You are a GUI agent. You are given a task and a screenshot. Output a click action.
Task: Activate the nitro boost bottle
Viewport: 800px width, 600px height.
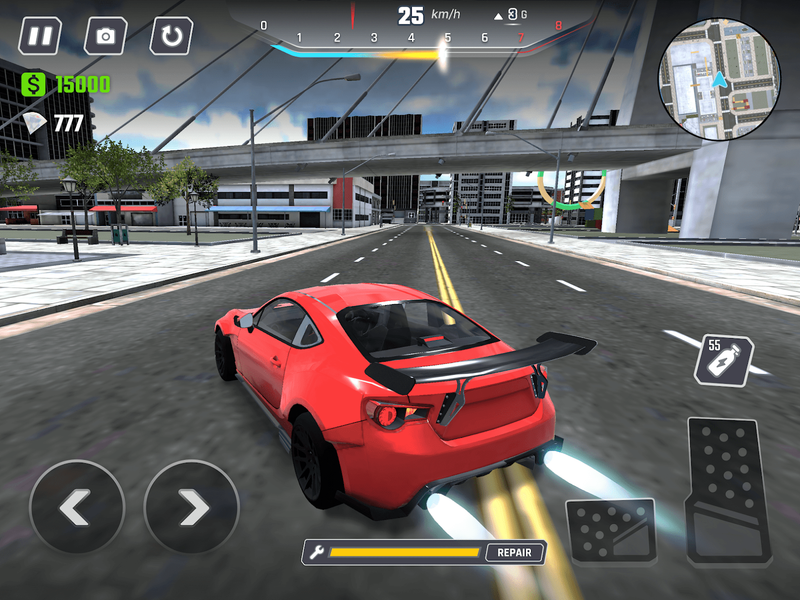[x=723, y=361]
